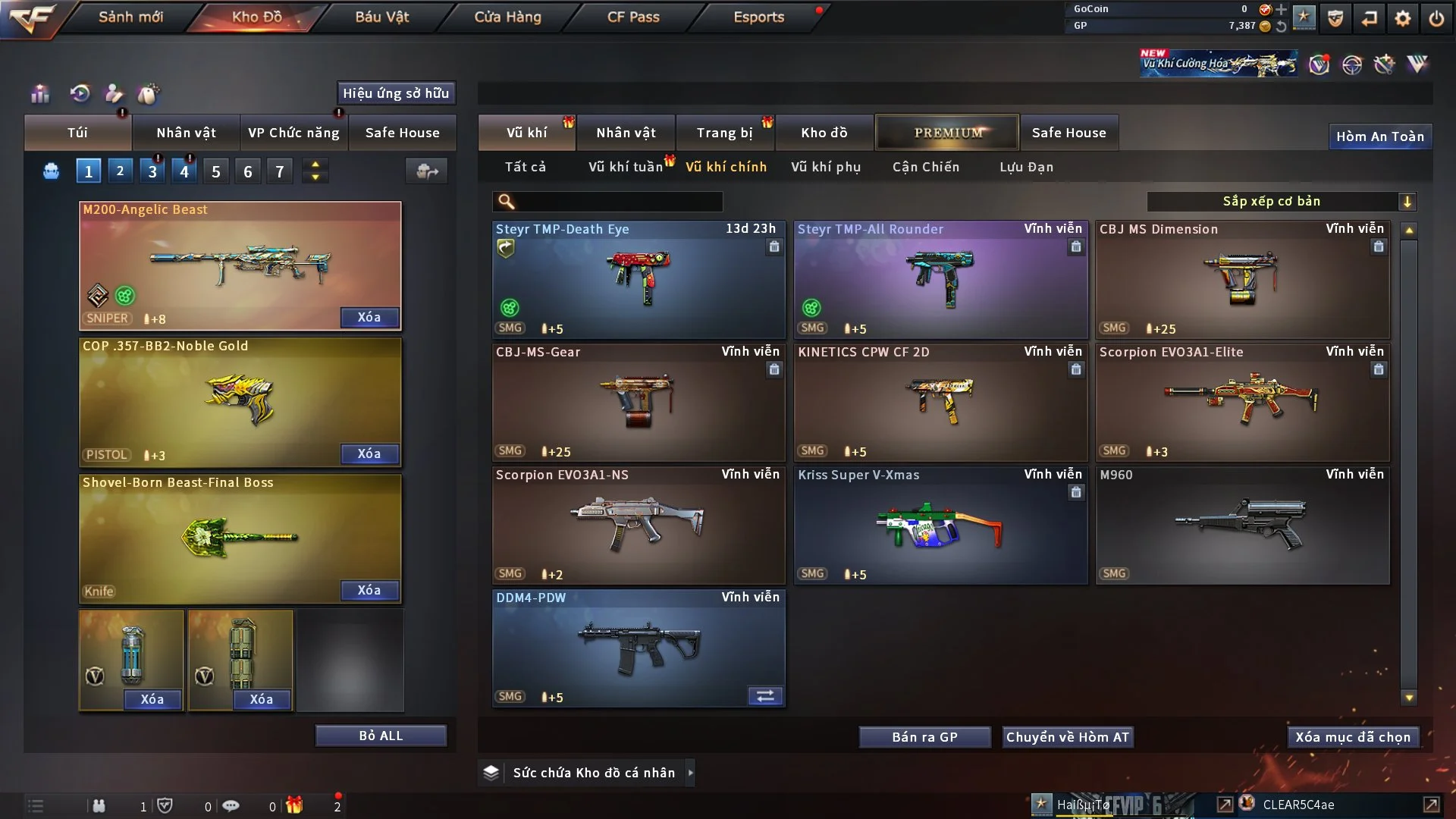Switch to the PREMIUM tab

pos(947,133)
